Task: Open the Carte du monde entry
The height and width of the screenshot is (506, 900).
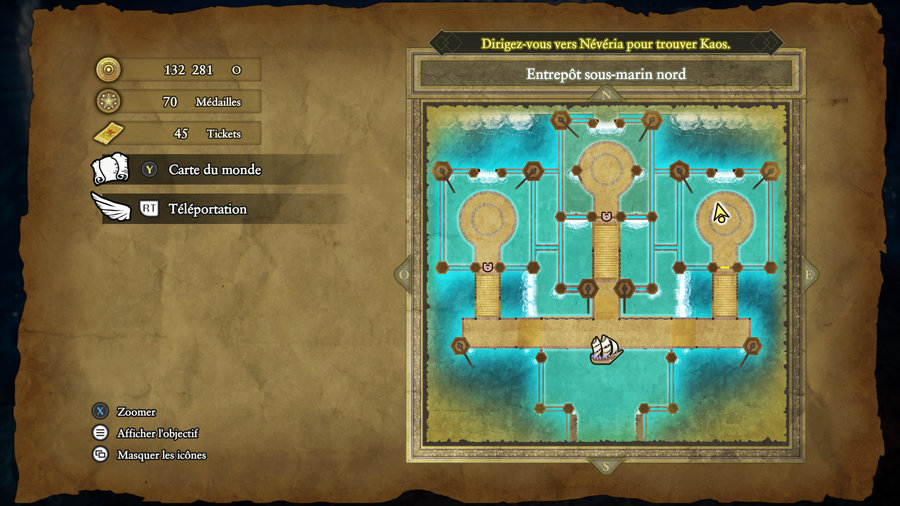Action: (214, 170)
